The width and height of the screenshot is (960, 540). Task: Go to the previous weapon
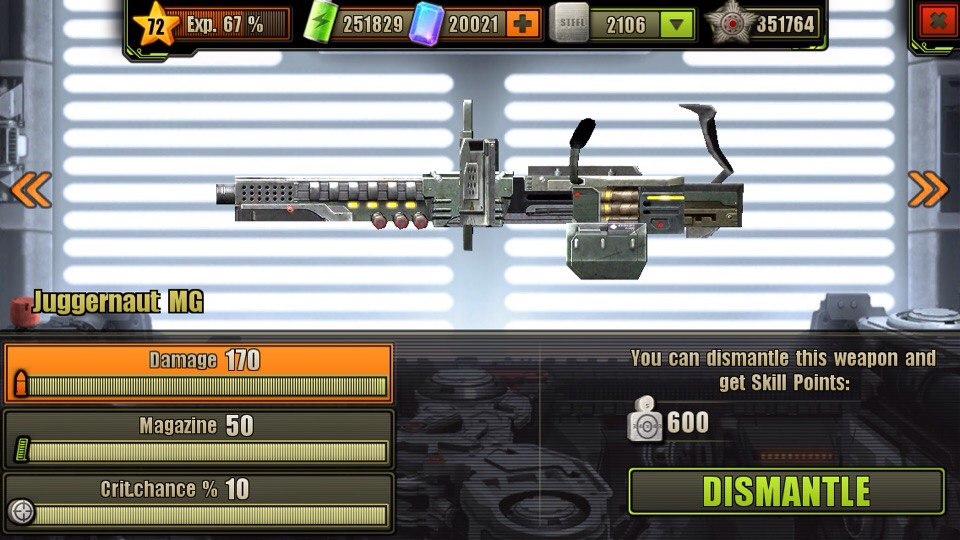click(x=30, y=188)
